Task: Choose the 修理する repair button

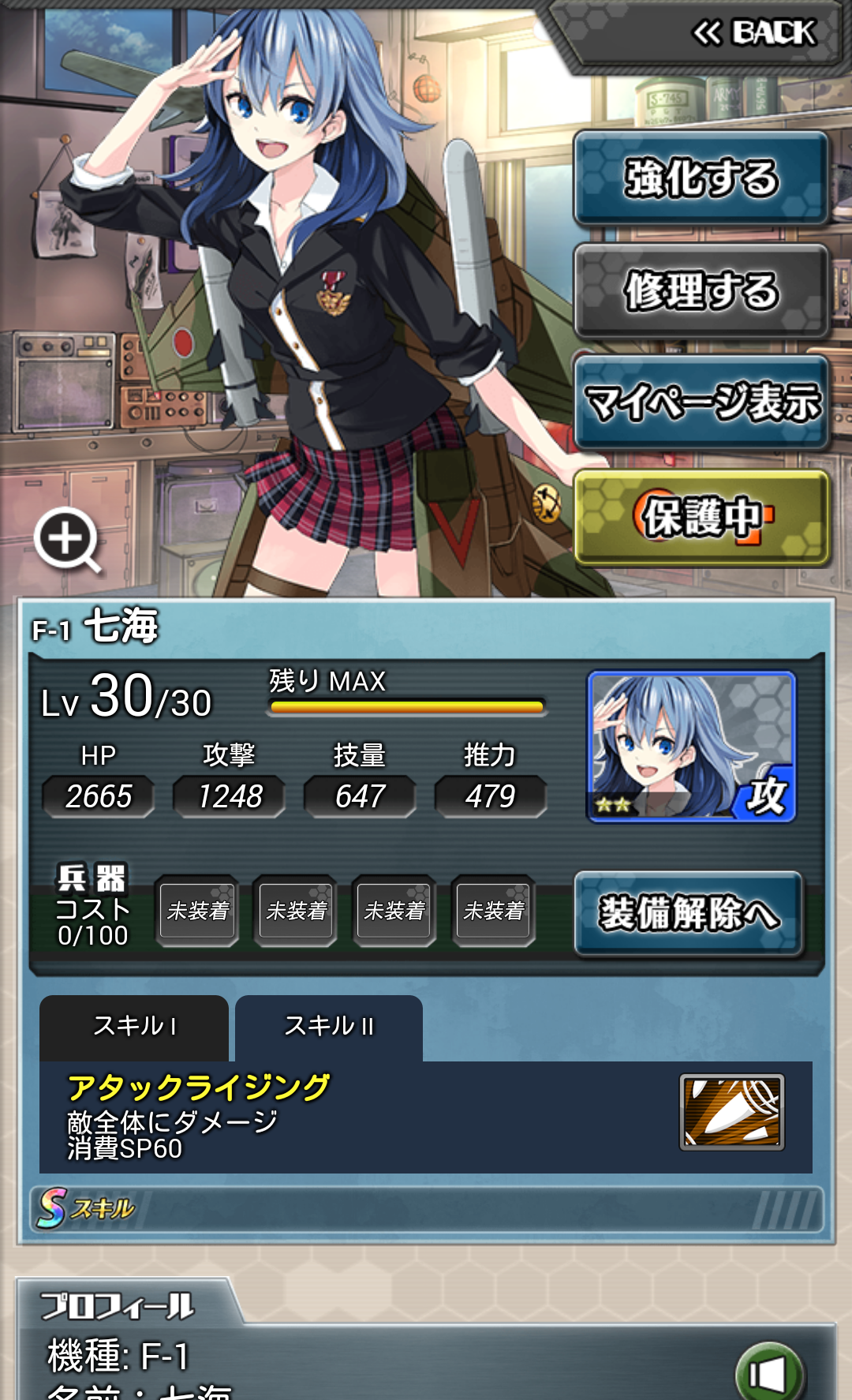Action: (701, 291)
